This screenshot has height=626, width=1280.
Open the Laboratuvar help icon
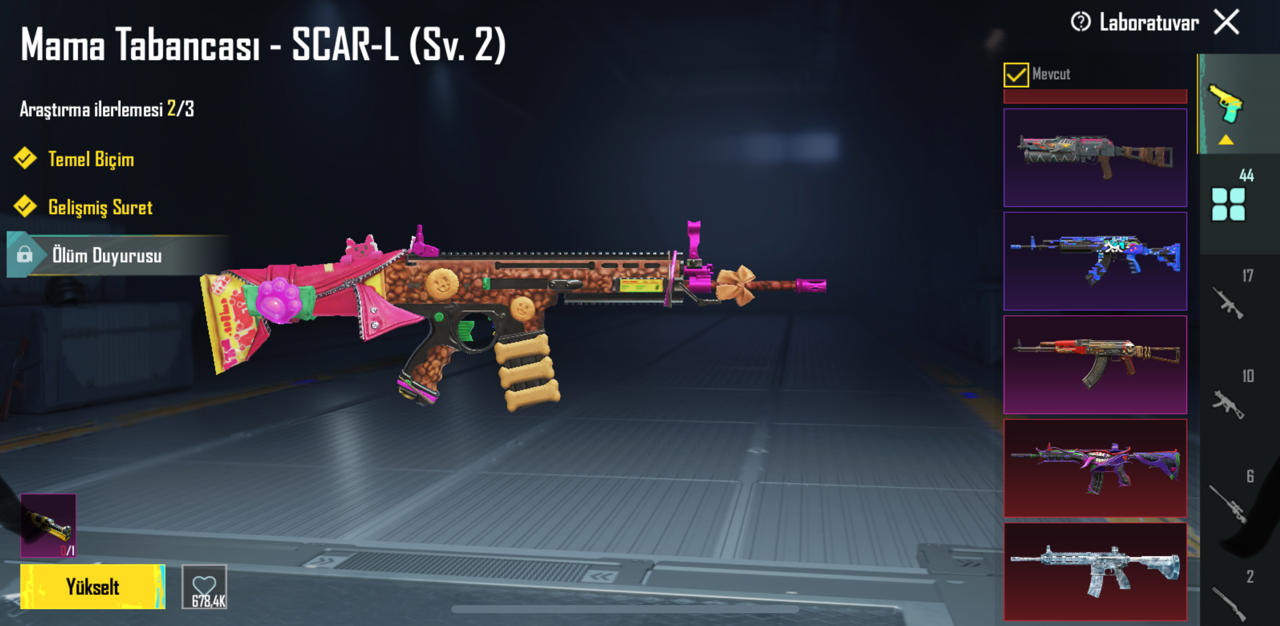tap(1080, 22)
